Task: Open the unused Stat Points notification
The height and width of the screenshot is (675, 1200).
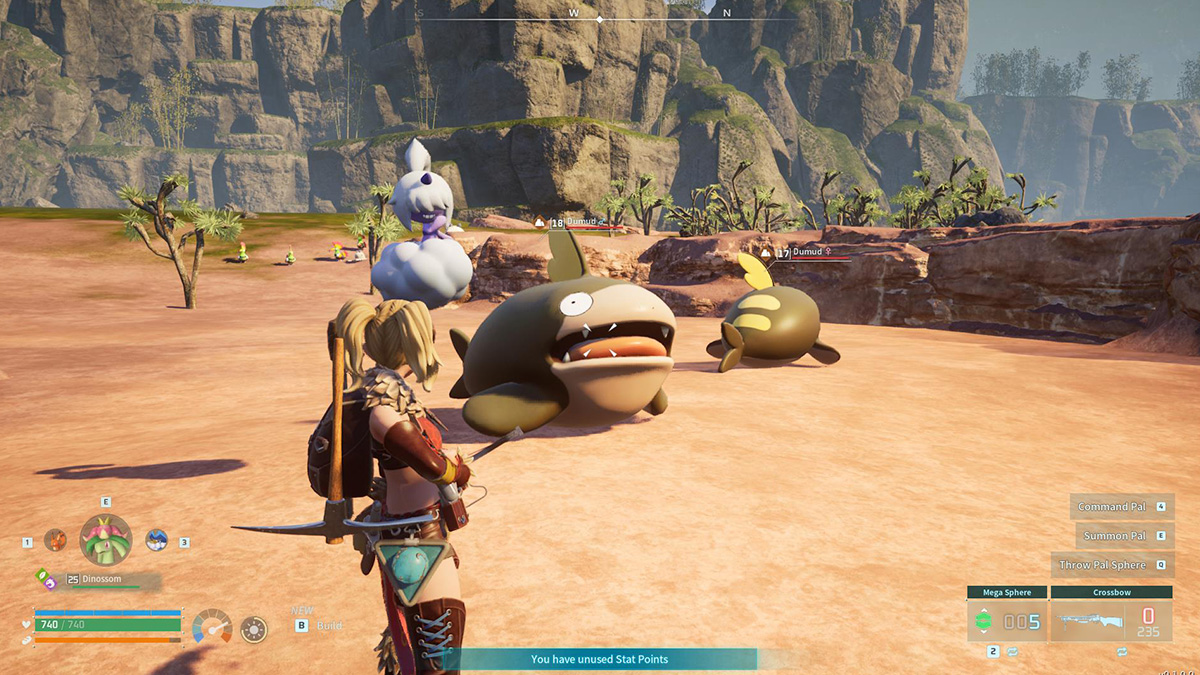Action: (x=599, y=659)
